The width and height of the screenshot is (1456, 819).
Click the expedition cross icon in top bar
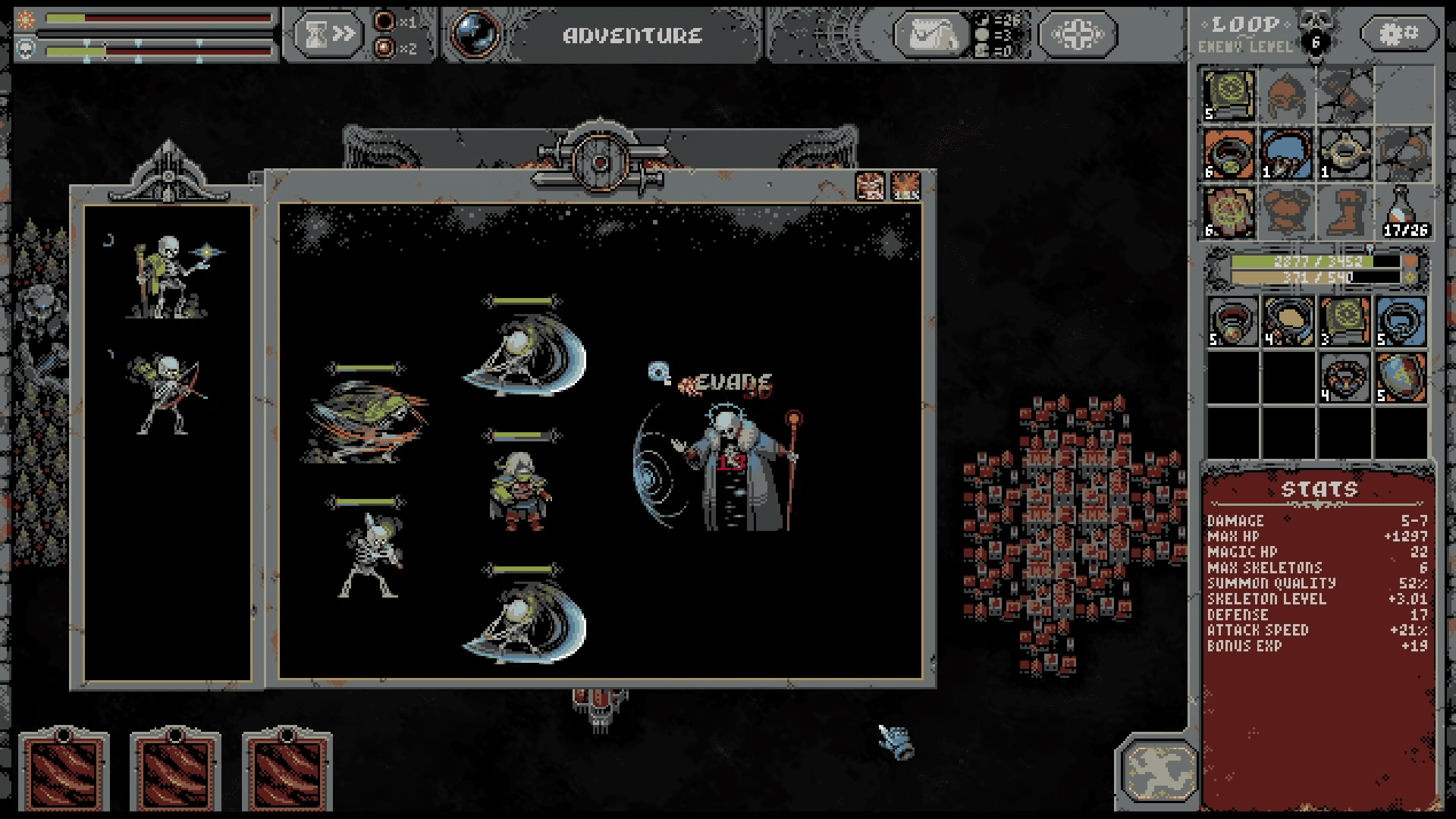[1078, 33]
